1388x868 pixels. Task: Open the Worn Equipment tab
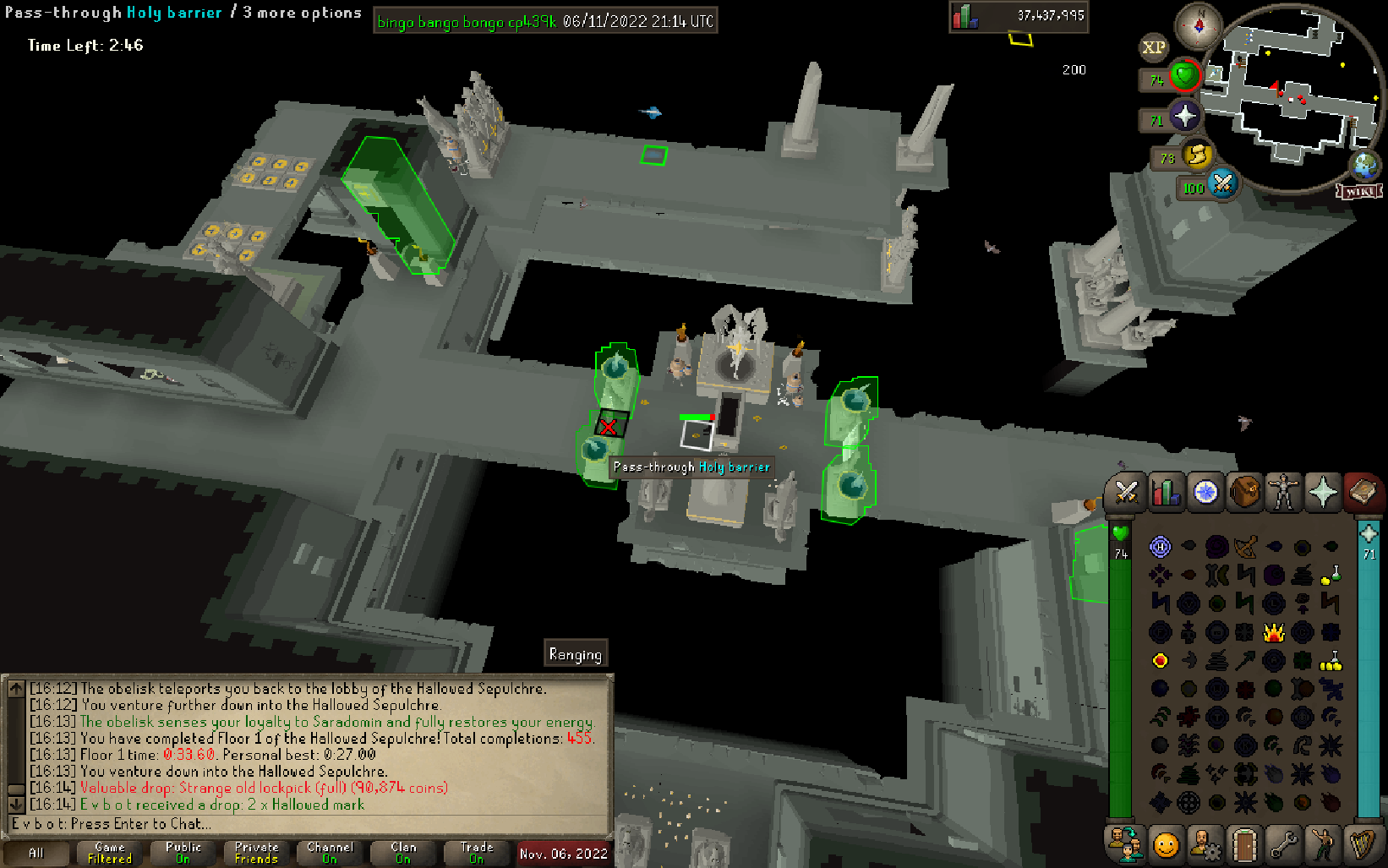pos(1284,493)
